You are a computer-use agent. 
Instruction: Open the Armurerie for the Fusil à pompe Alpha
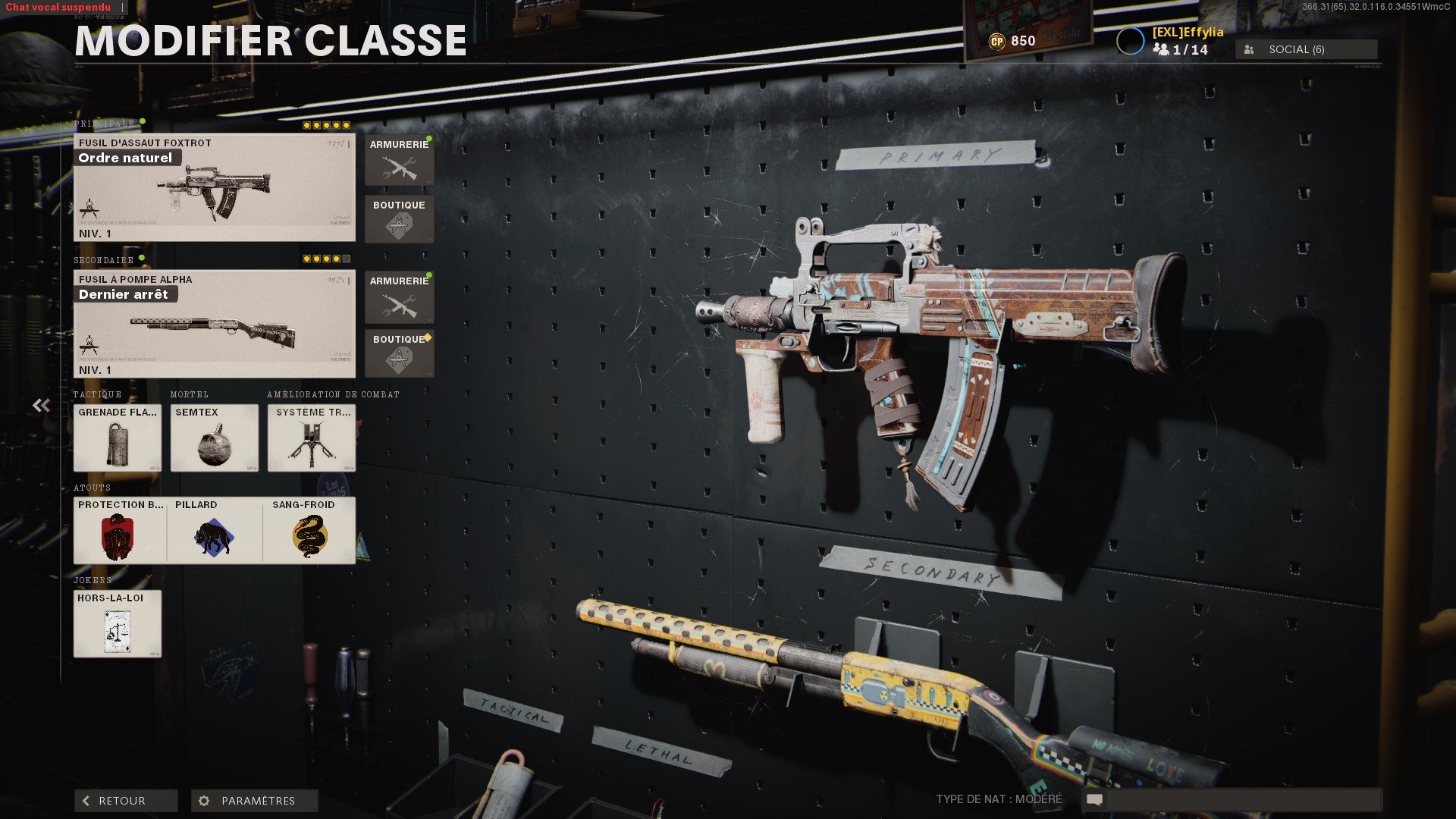coord(400,297)
